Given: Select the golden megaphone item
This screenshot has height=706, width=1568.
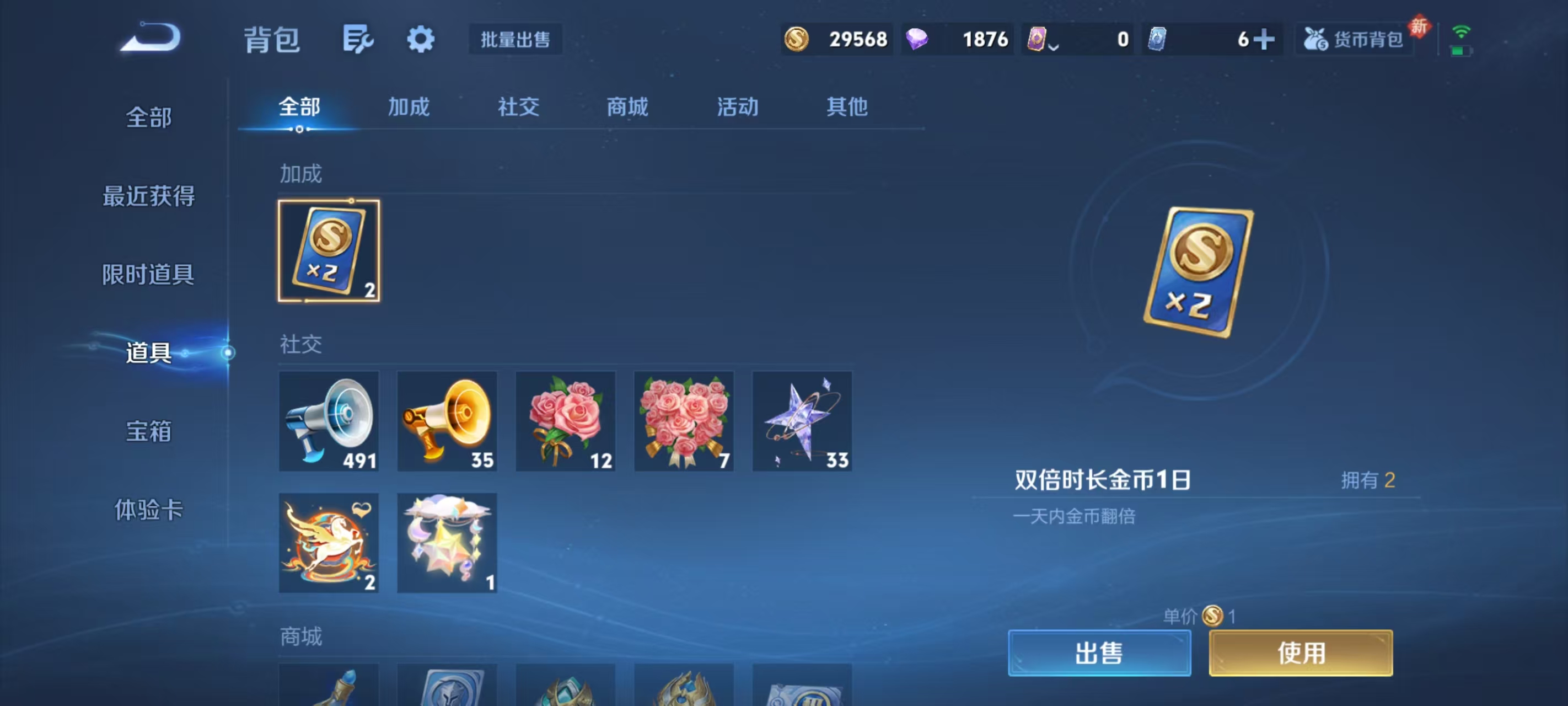Looking at the screenshot, I should tap(447, 420).
